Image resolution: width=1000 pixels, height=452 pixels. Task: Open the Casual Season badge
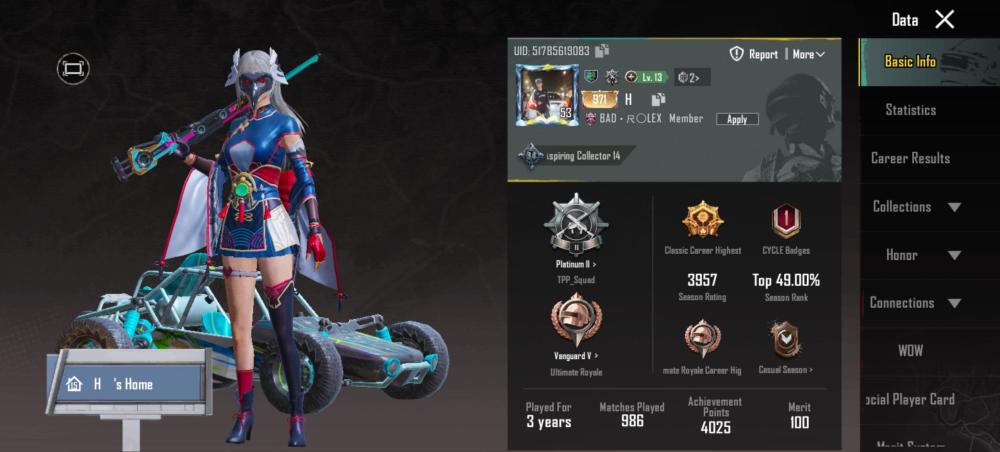pos(785,340)
